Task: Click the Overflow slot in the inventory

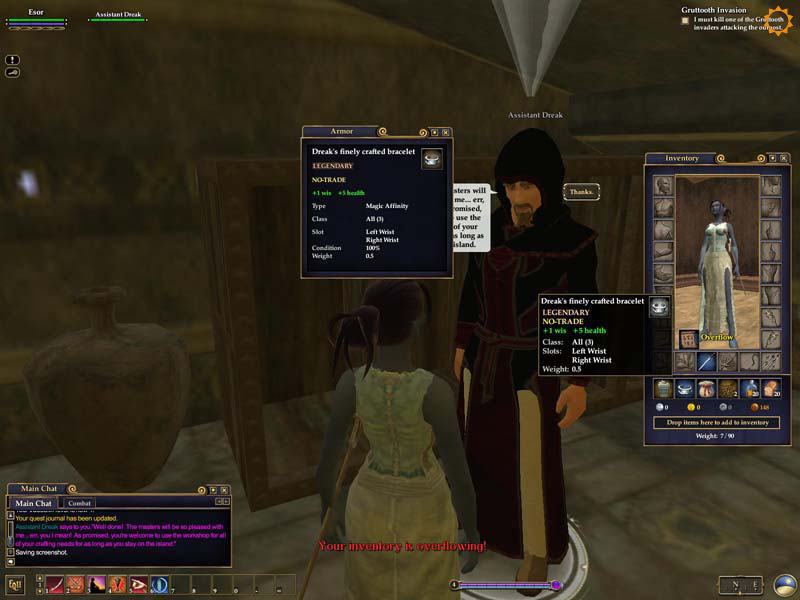Action: (x=688, y=338)
